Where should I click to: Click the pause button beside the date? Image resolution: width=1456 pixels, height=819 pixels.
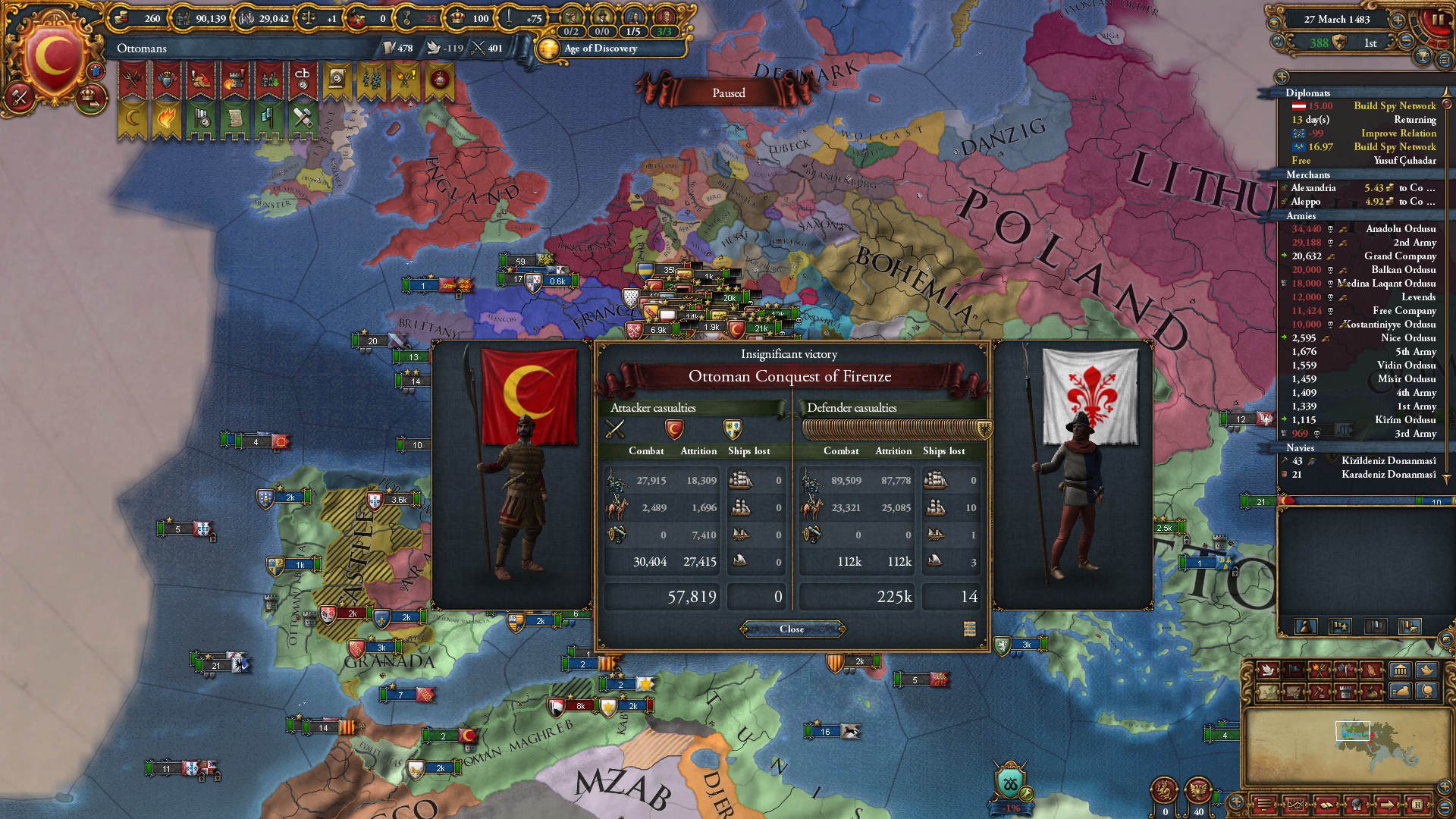(1438, 20)
